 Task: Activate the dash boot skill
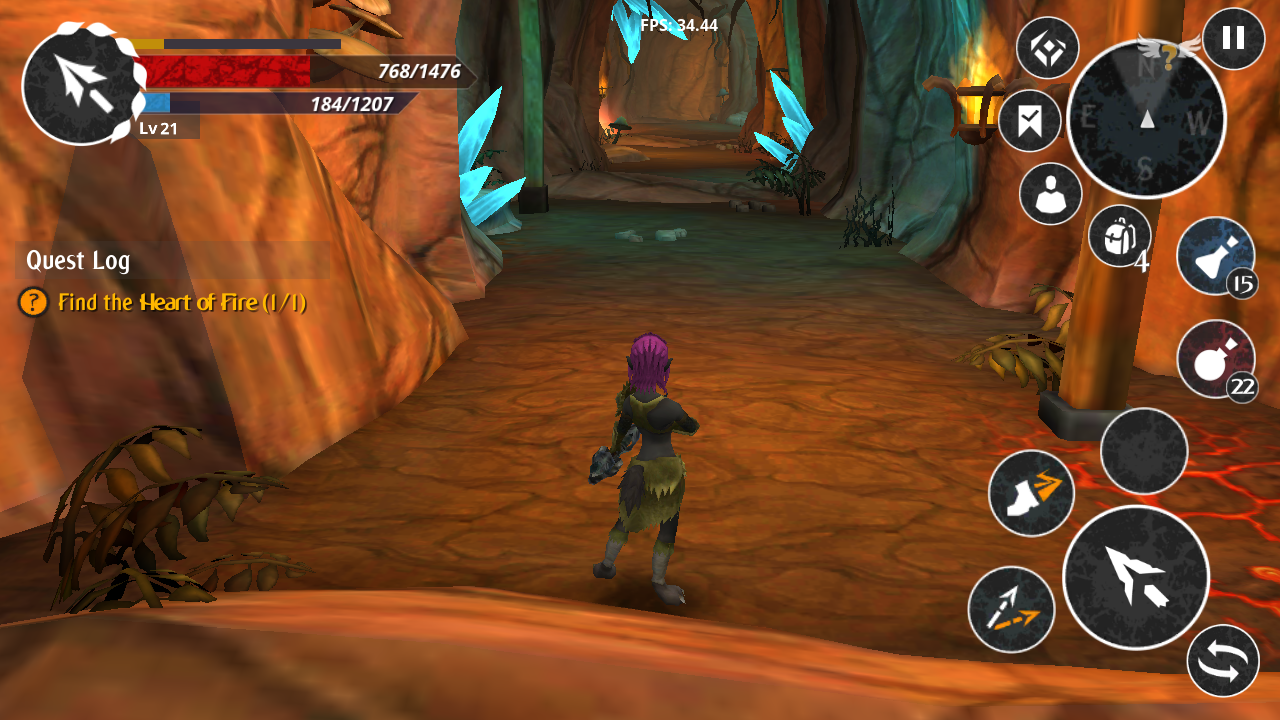point(1031,492)
